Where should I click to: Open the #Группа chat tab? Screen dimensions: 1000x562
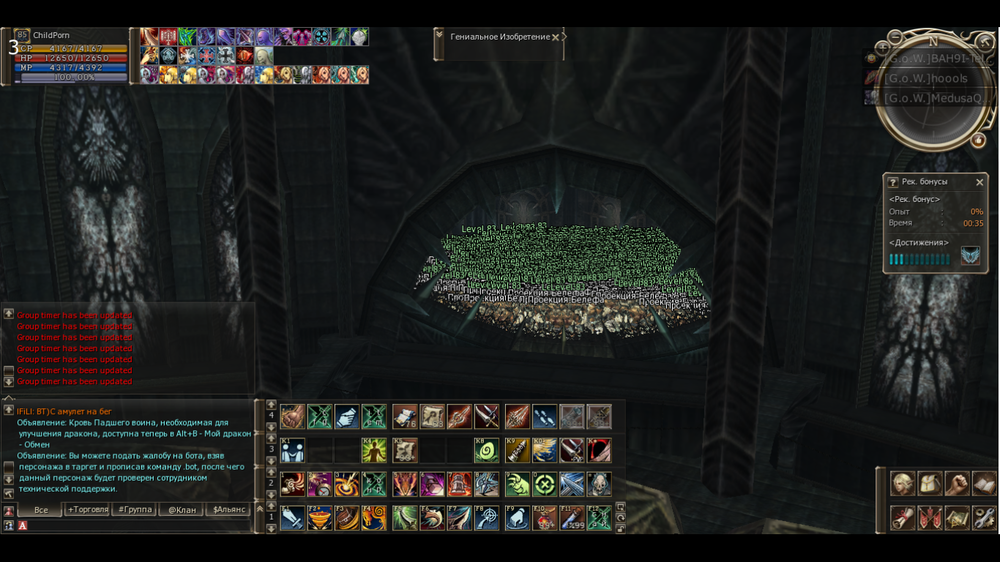point(136,510)
